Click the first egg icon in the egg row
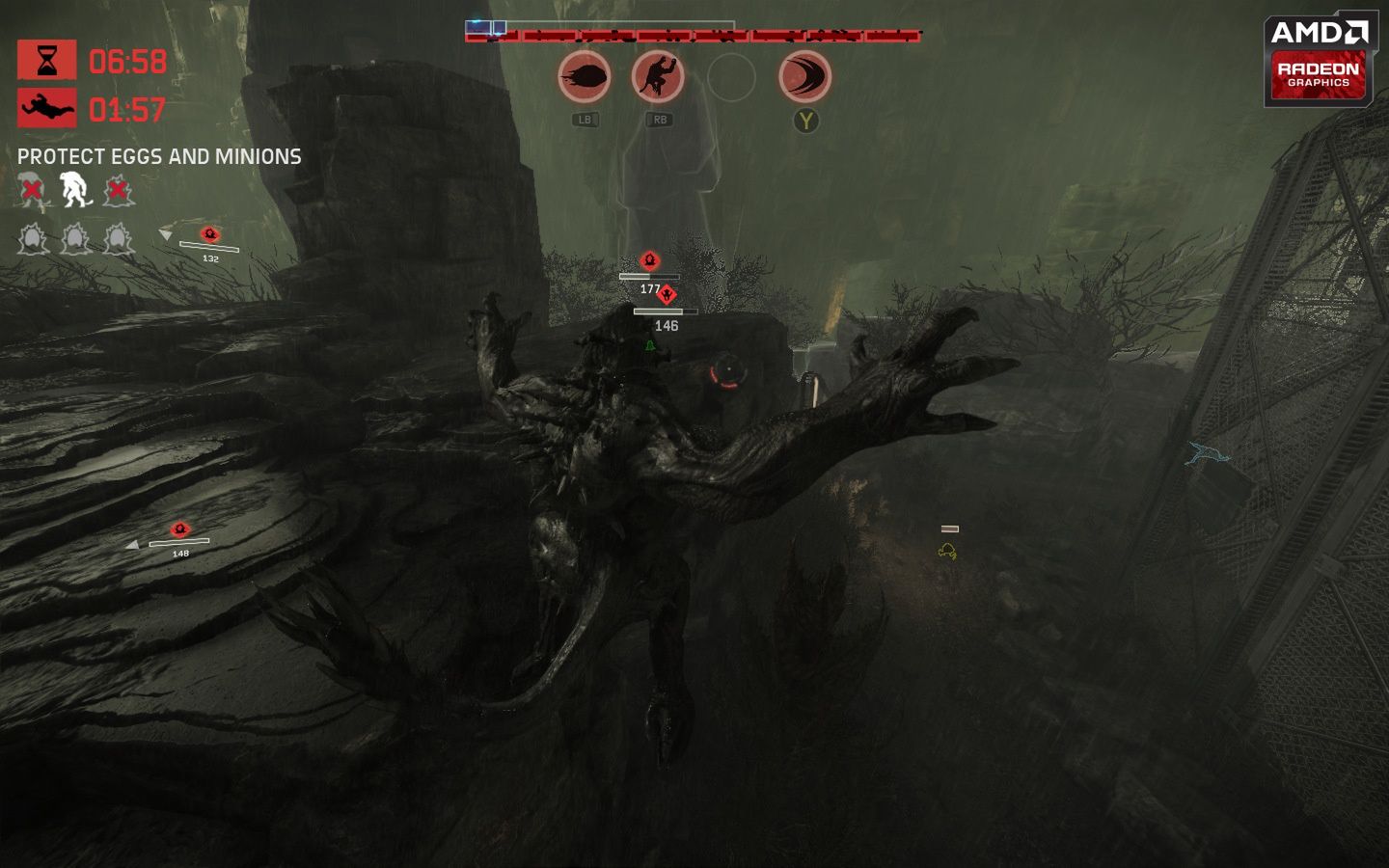The width and height of the screenshot is (1389, 868). tap(32, 238)
